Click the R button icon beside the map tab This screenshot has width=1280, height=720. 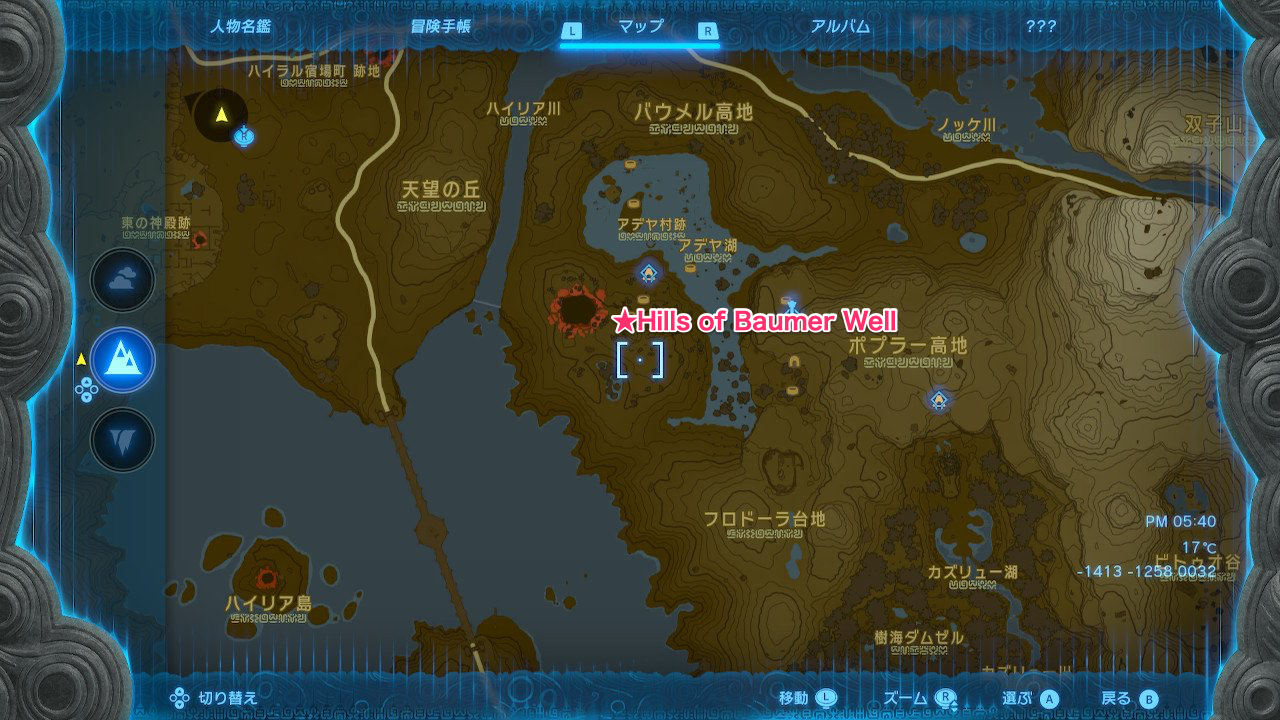click(707, 28)
